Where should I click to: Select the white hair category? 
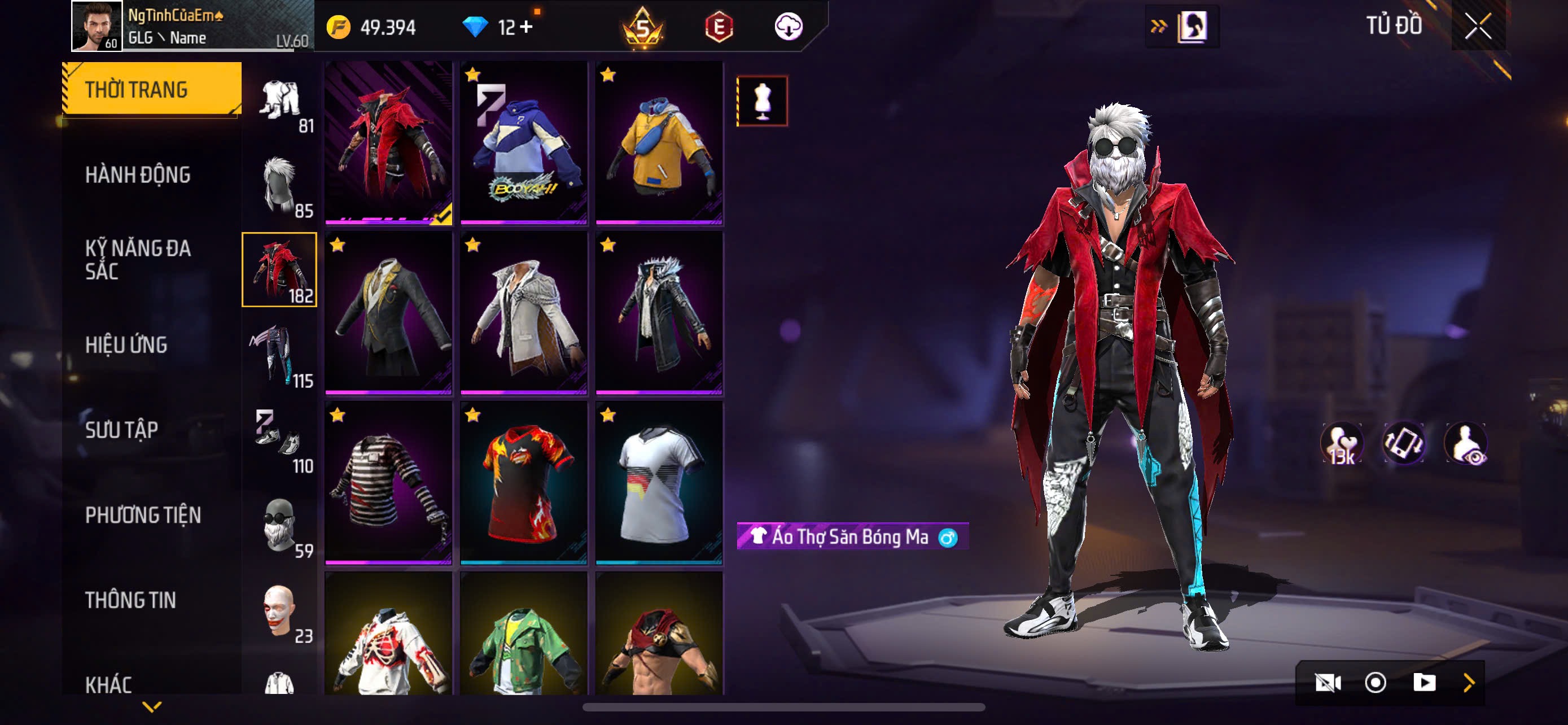pos(279,185)
